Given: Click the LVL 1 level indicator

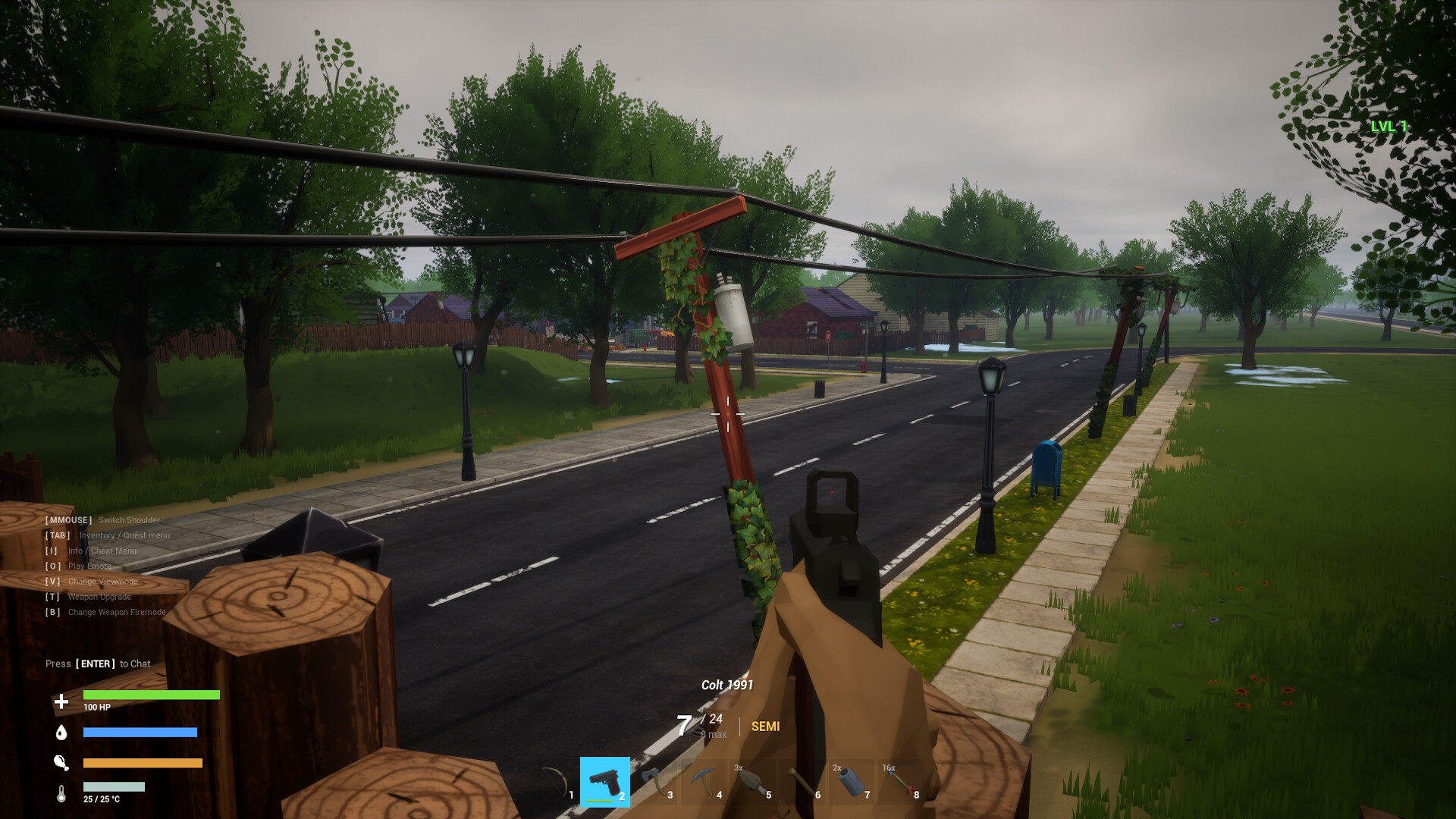Looking at the screenshot, I should pyautogui.click(x=1390, y=127).
